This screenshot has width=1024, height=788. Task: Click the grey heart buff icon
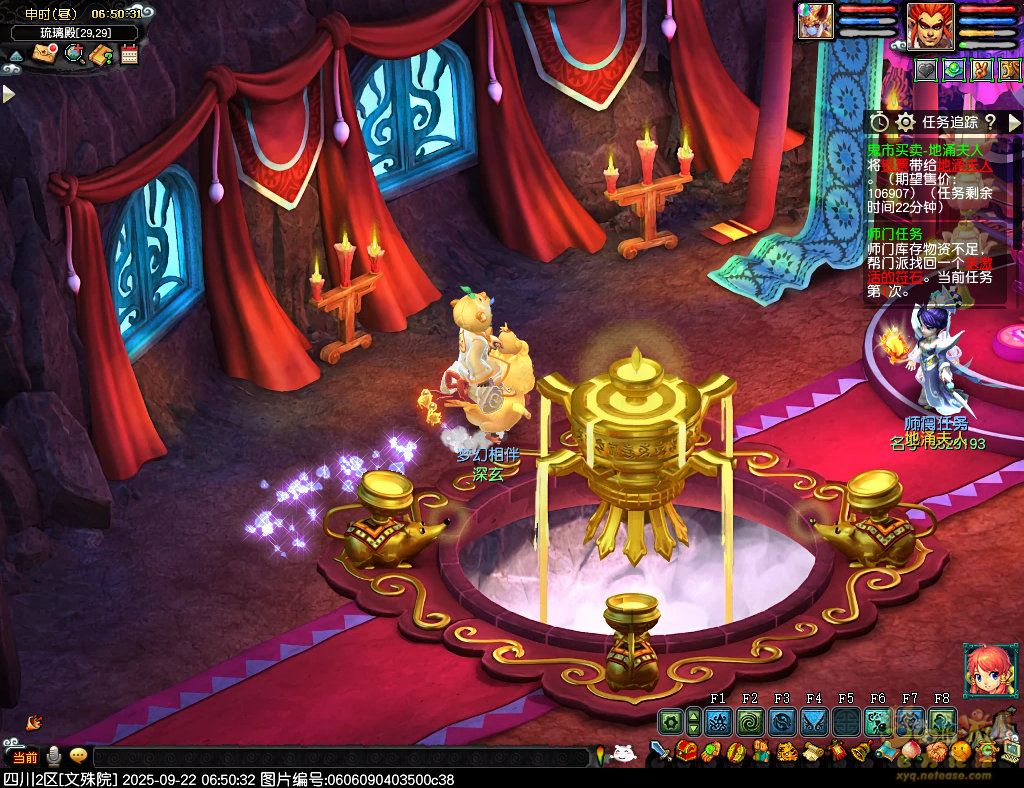point(927,70)
